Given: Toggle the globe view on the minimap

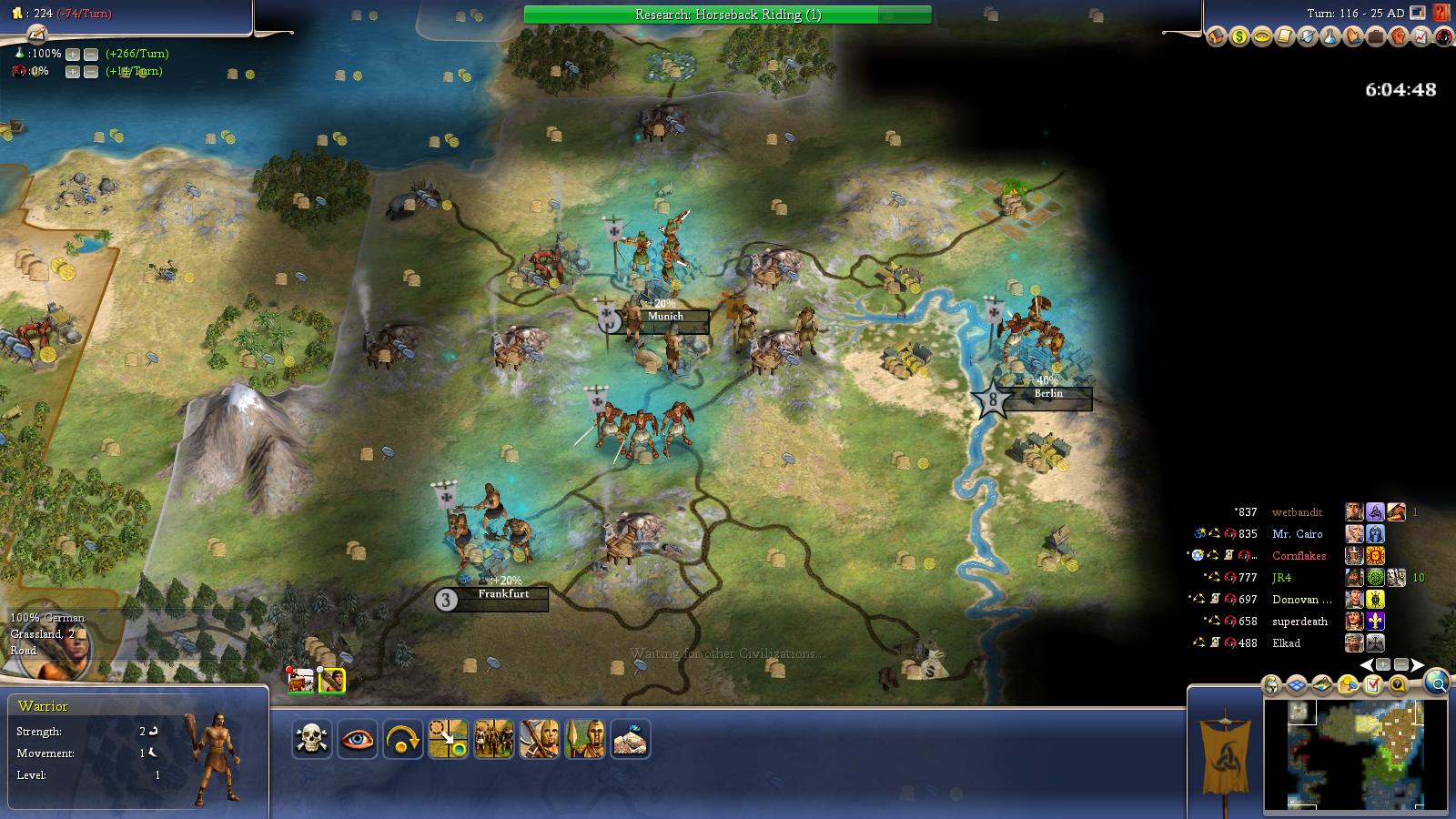Looking at the screenshot, I should (x=1438, y=684).
